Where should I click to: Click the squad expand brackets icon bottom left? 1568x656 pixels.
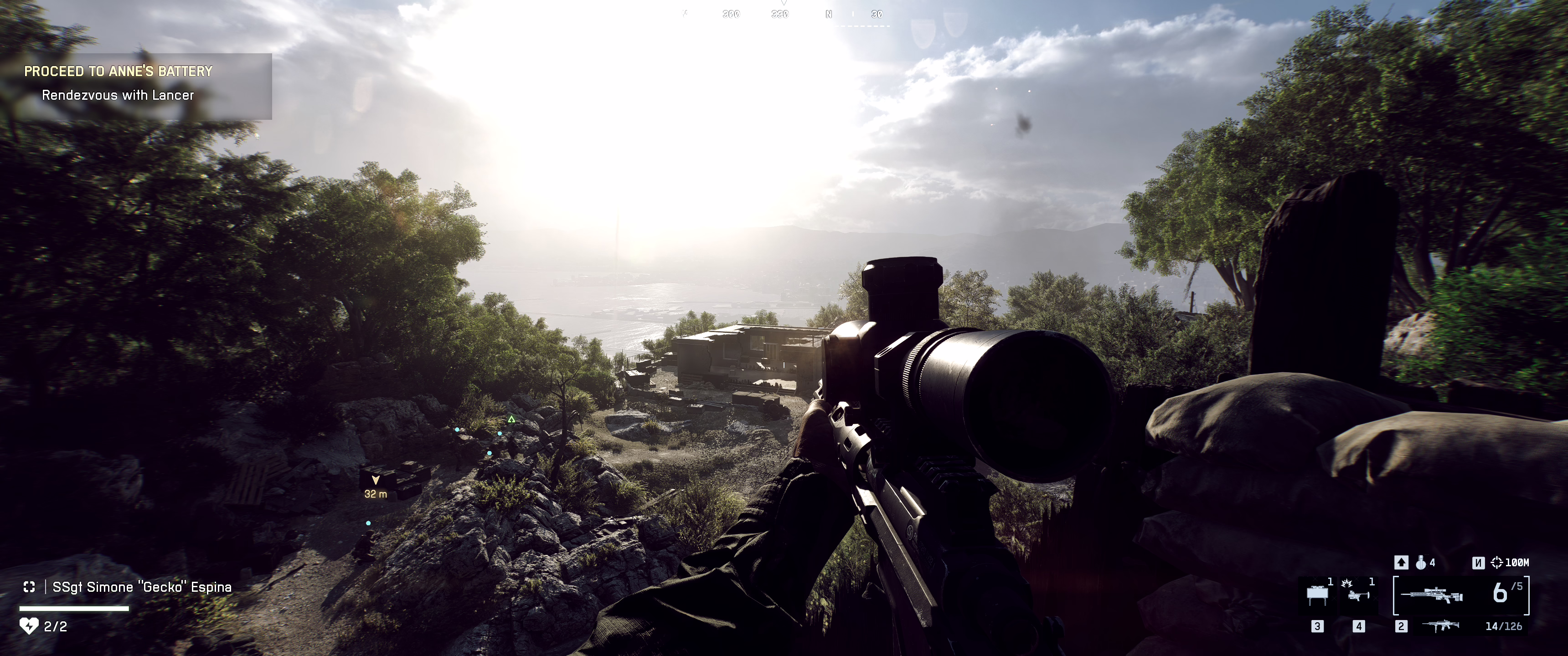coord(29,587)
